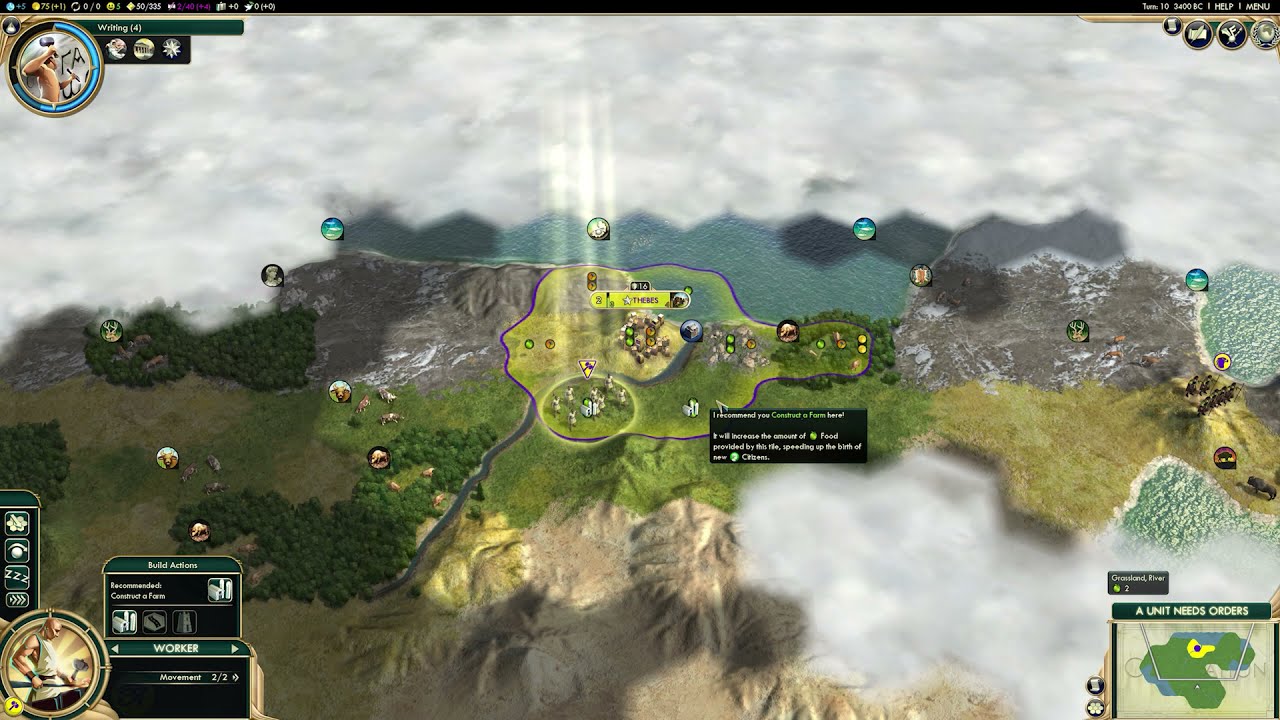
Task: Click the worker portrait circle
Action: [x=50, y=664]
